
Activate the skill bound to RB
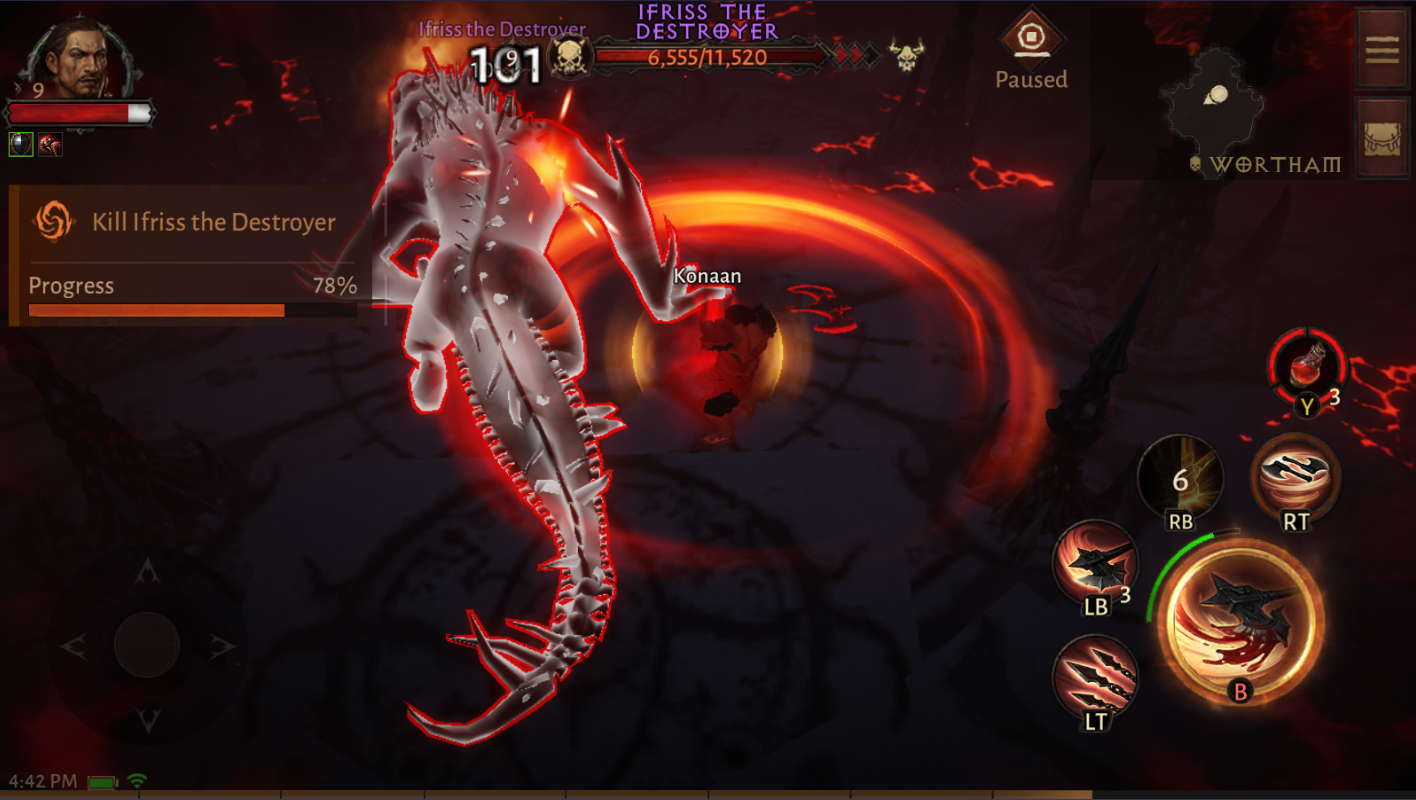(x=1181, y=479)
